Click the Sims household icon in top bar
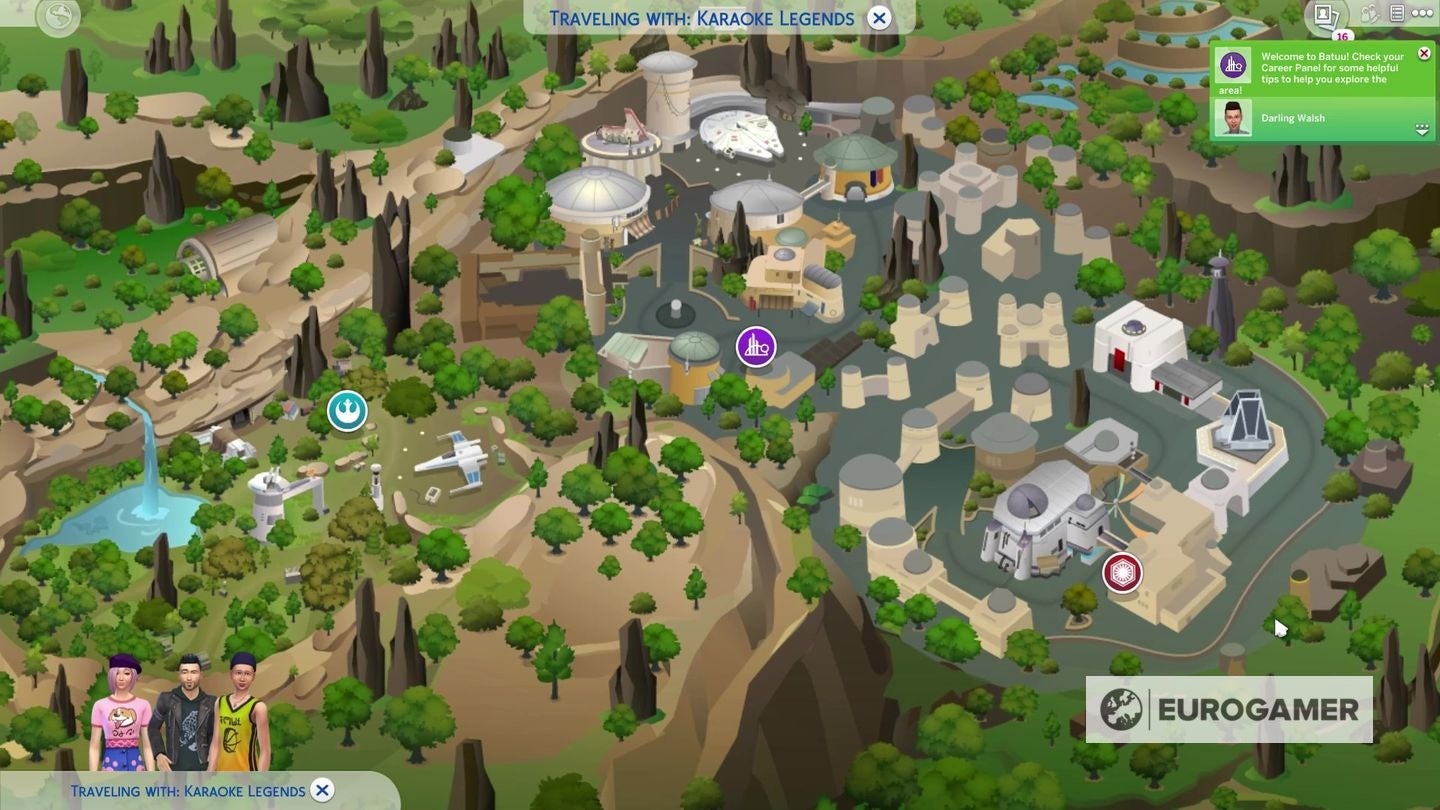This screenshot has width=1440, height=810. pyautogui.click(x=1371, y=12)
